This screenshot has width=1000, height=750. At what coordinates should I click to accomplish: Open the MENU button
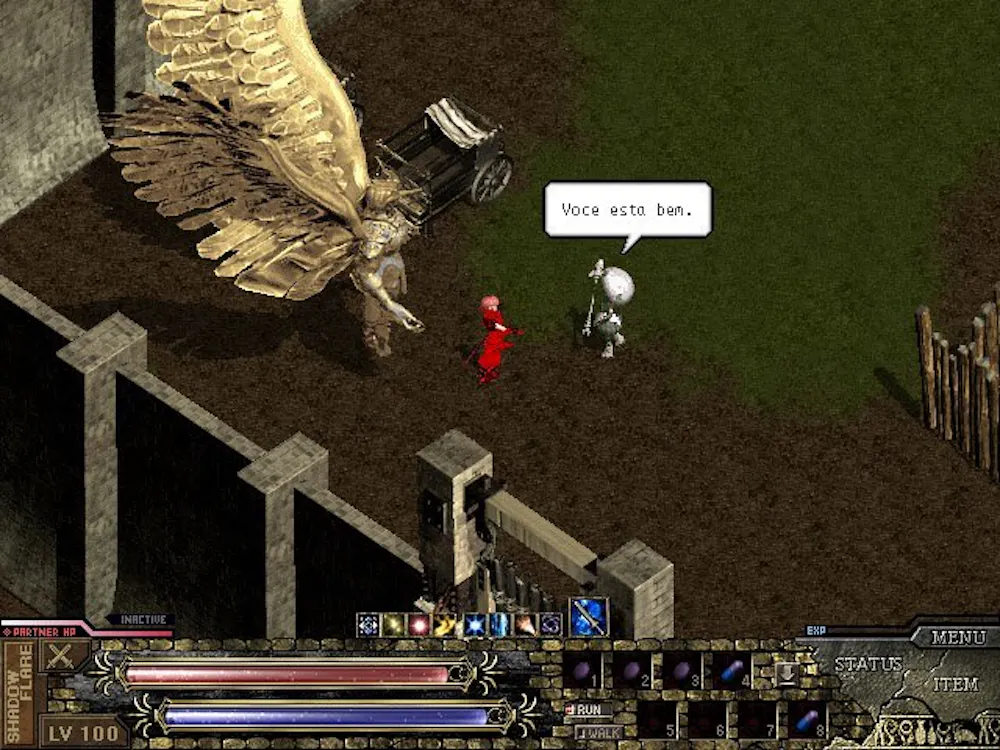click(958, 637)
